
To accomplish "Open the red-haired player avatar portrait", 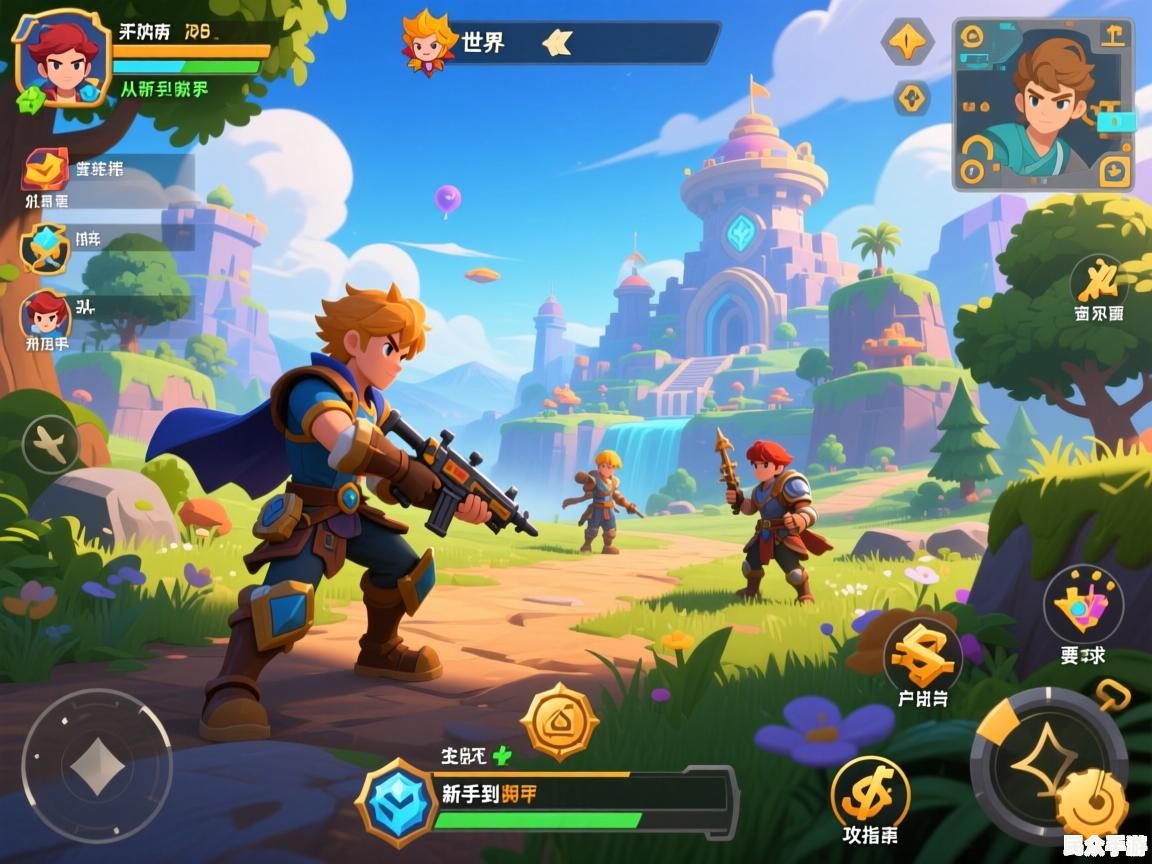I will pos(62,57).
